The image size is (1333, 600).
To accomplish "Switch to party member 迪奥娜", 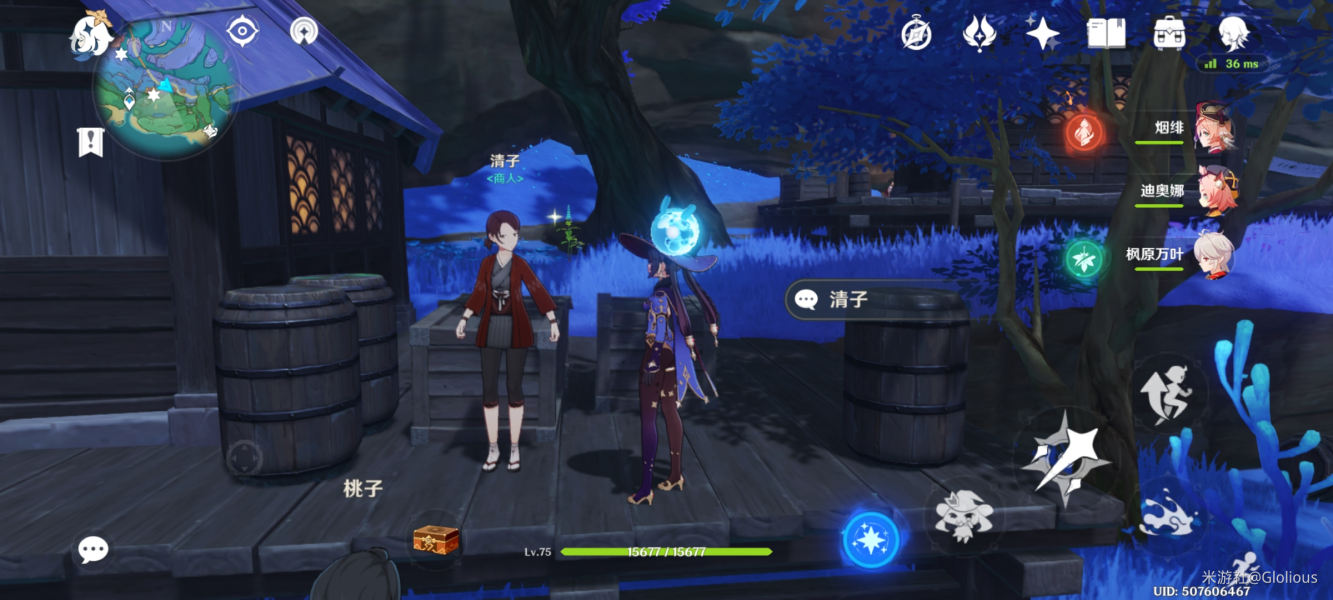I will point(1213,191).
